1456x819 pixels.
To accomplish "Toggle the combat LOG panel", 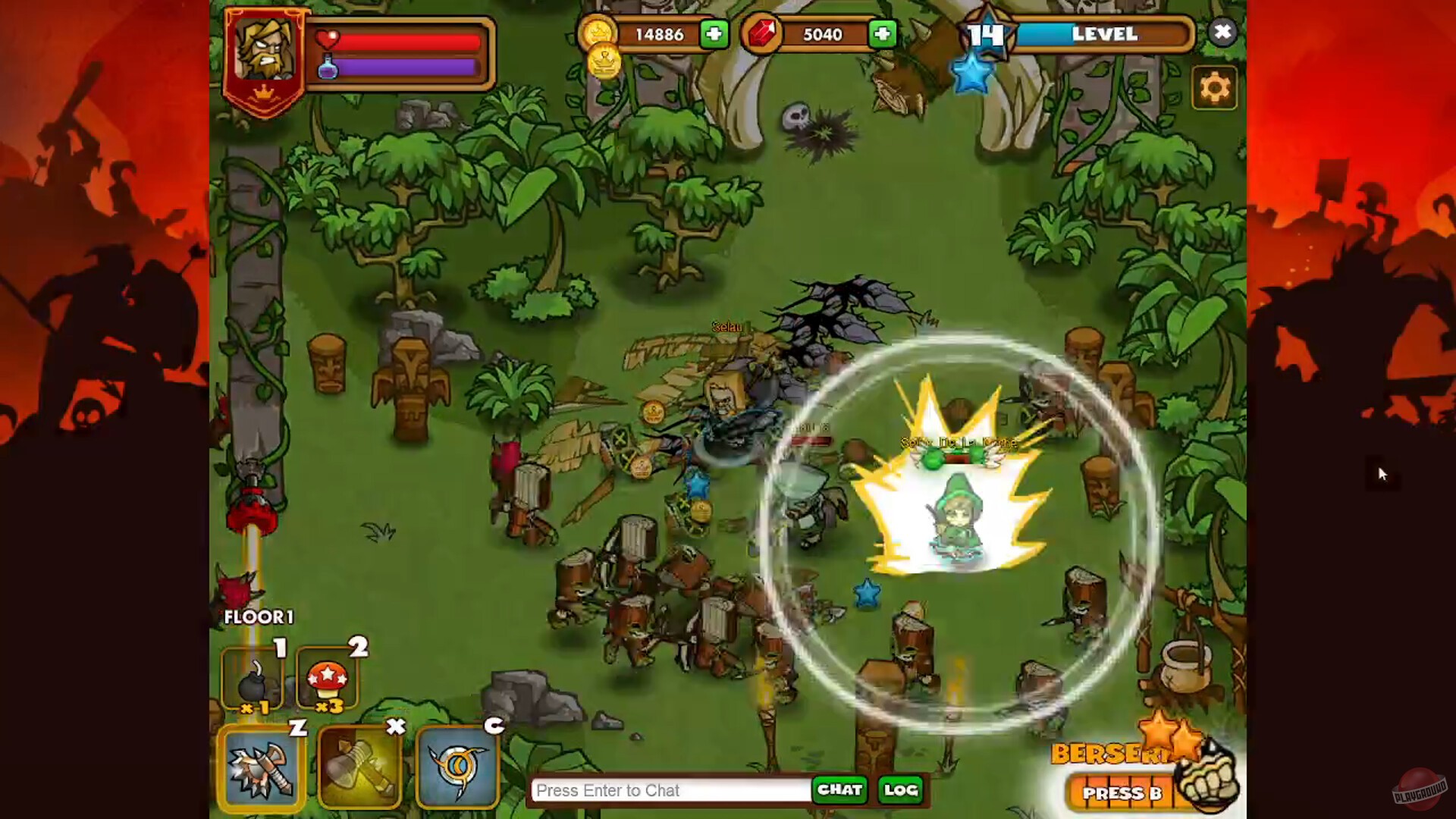I will (899, 790).
